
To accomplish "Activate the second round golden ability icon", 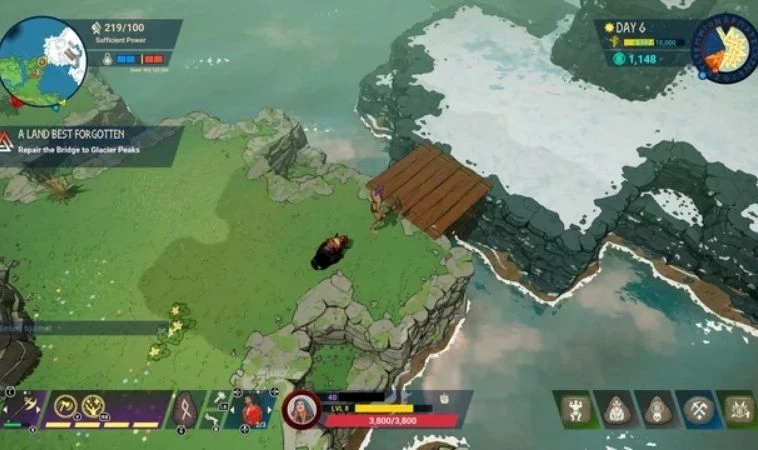I will pos(94,405).
